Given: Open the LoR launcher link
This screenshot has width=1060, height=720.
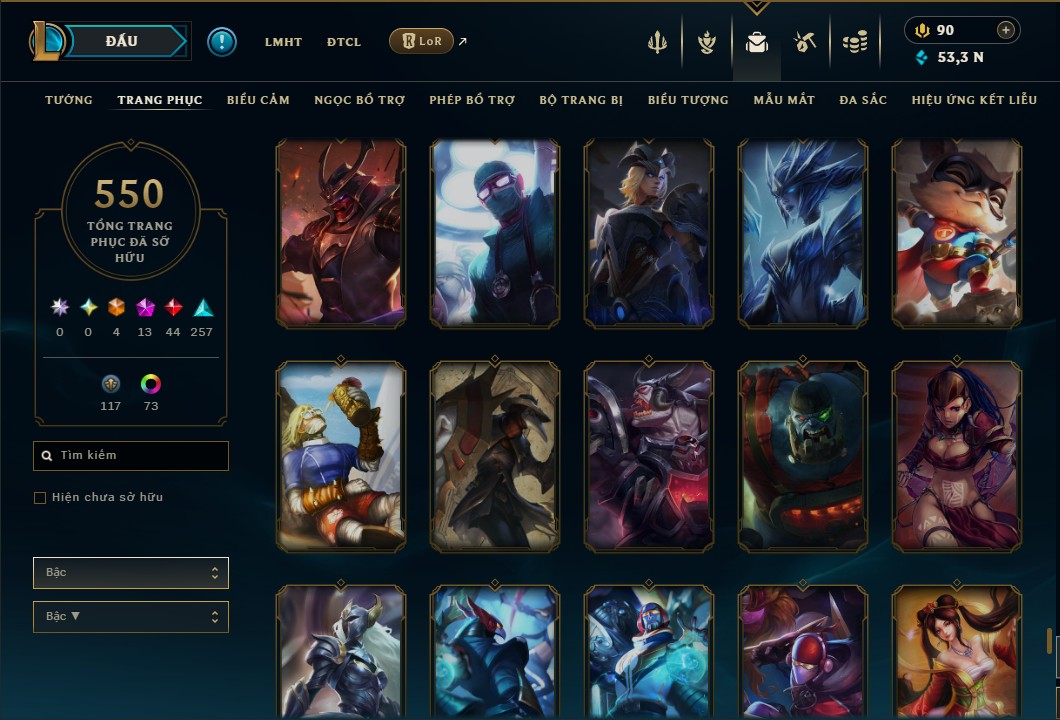Looking at the screenshot, I should 421,41.
